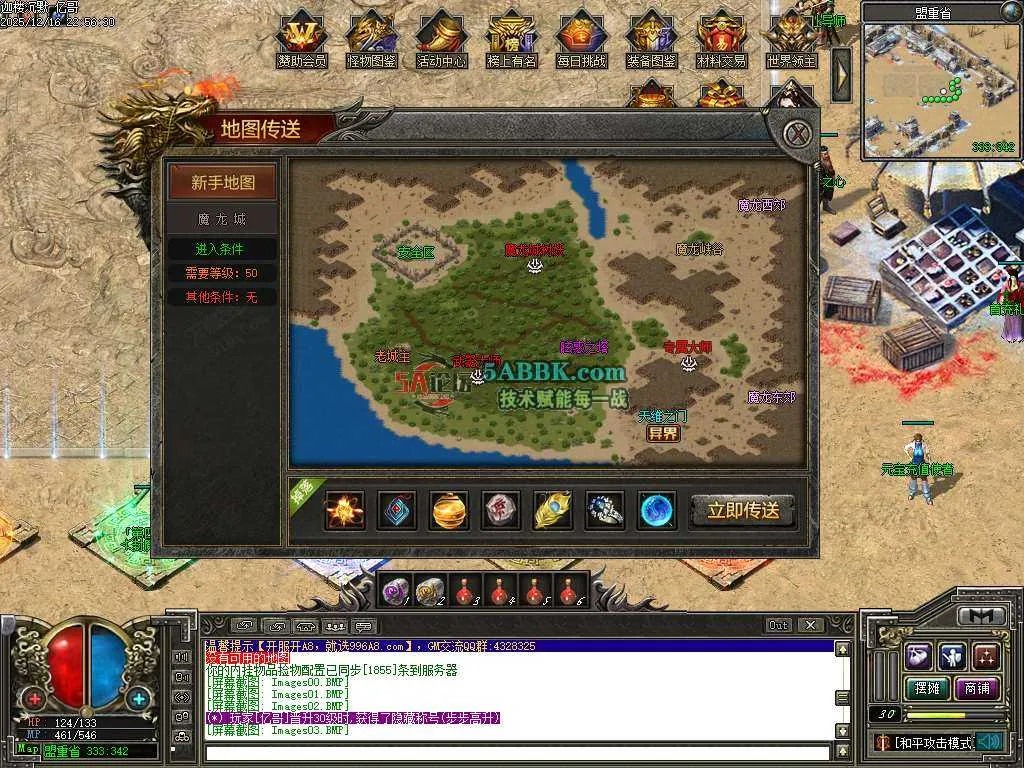Use the red potion in hotbar slot 3
Screen dimensions: 1024x768
465,591
